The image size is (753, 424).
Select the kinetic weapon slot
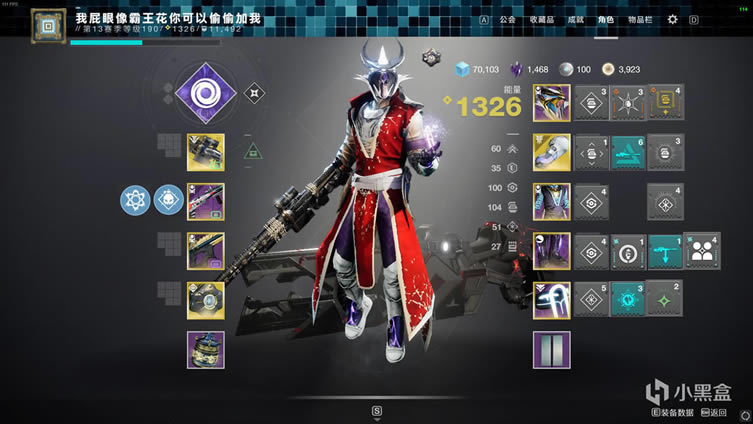205,152
